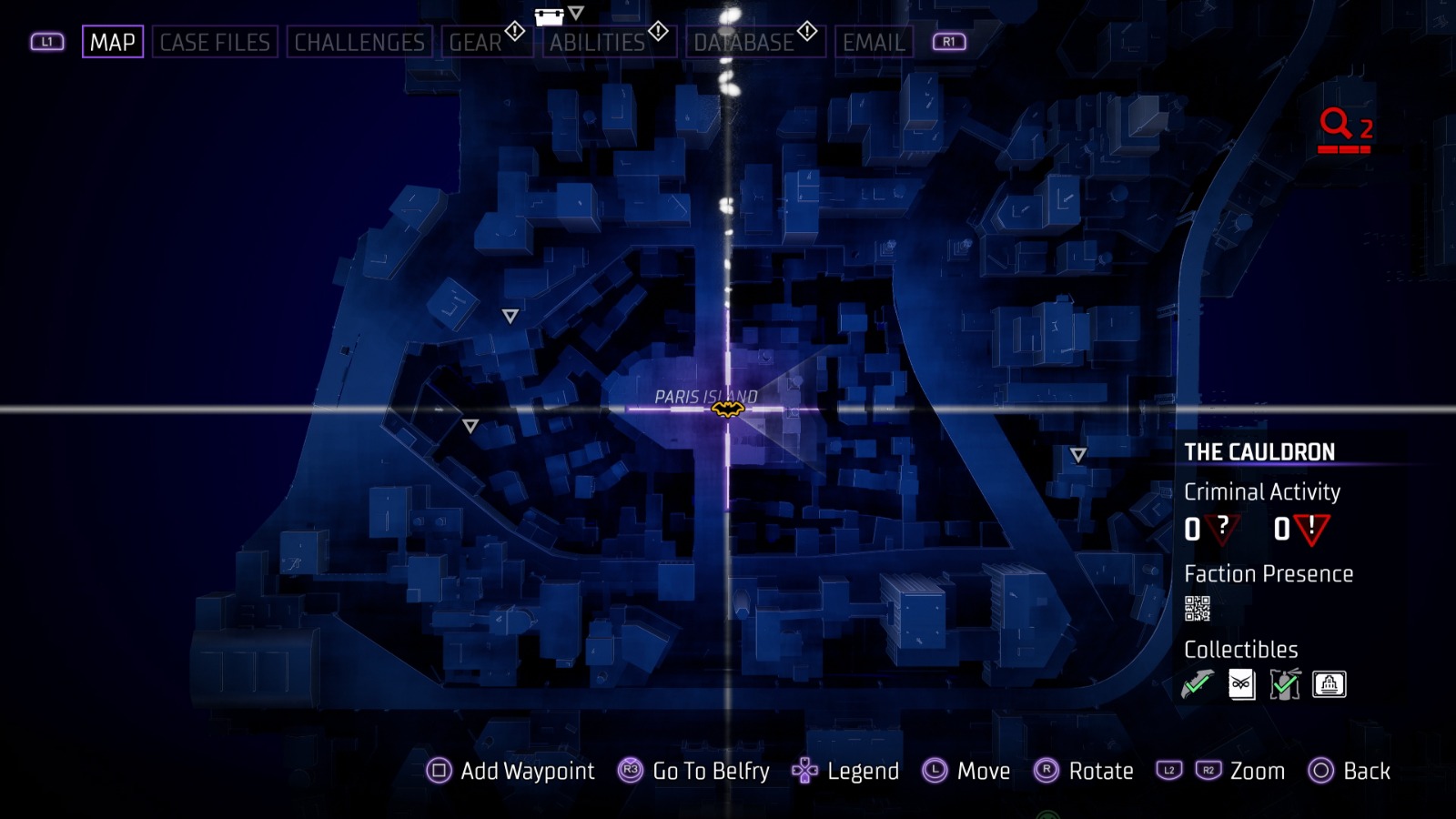Screen dimensions: 1456x819
Task: Select the street art collectible icon
Action: 1285,684
